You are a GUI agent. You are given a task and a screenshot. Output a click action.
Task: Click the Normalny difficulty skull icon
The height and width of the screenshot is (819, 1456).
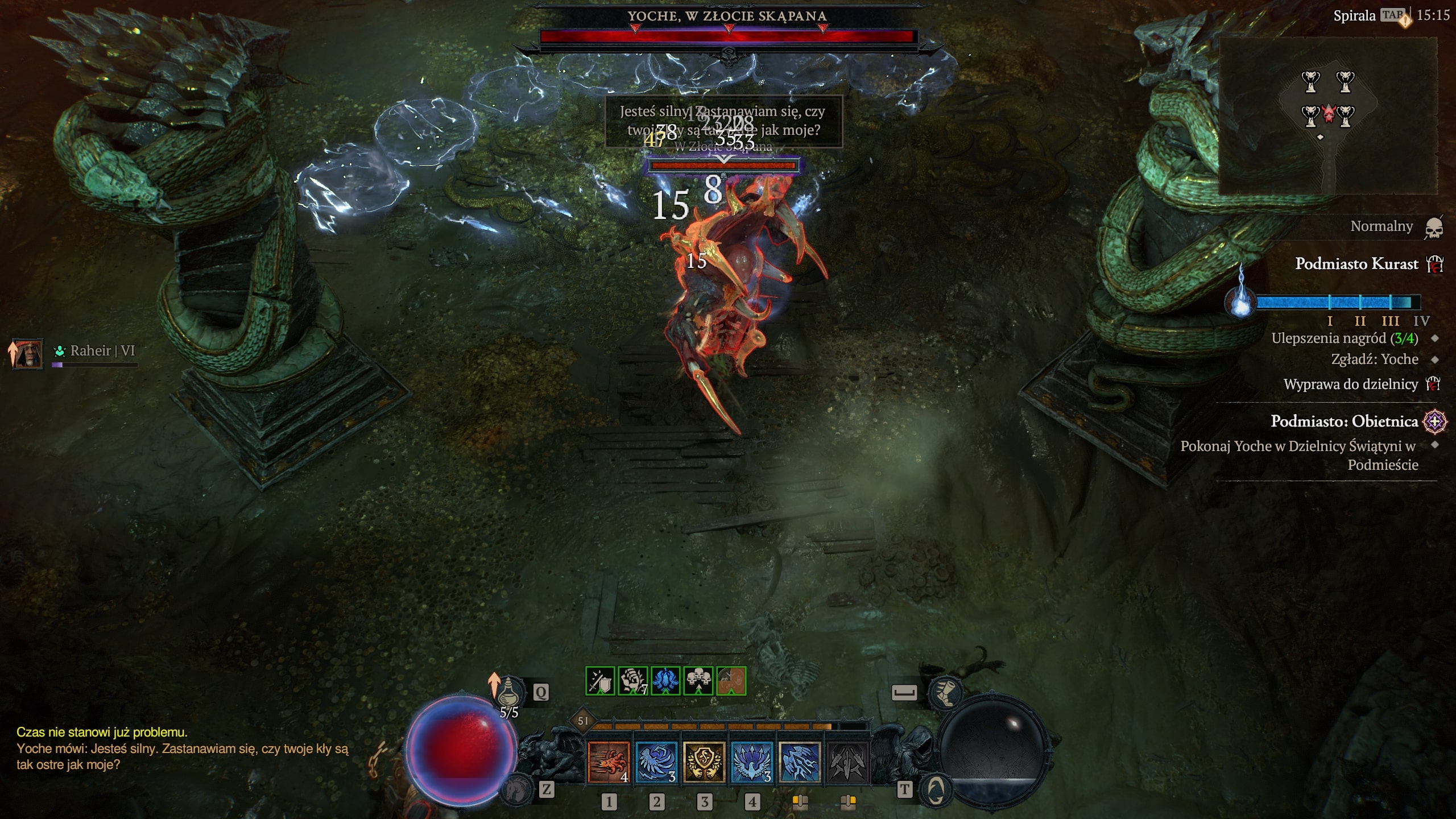[x=1434, y=227]
